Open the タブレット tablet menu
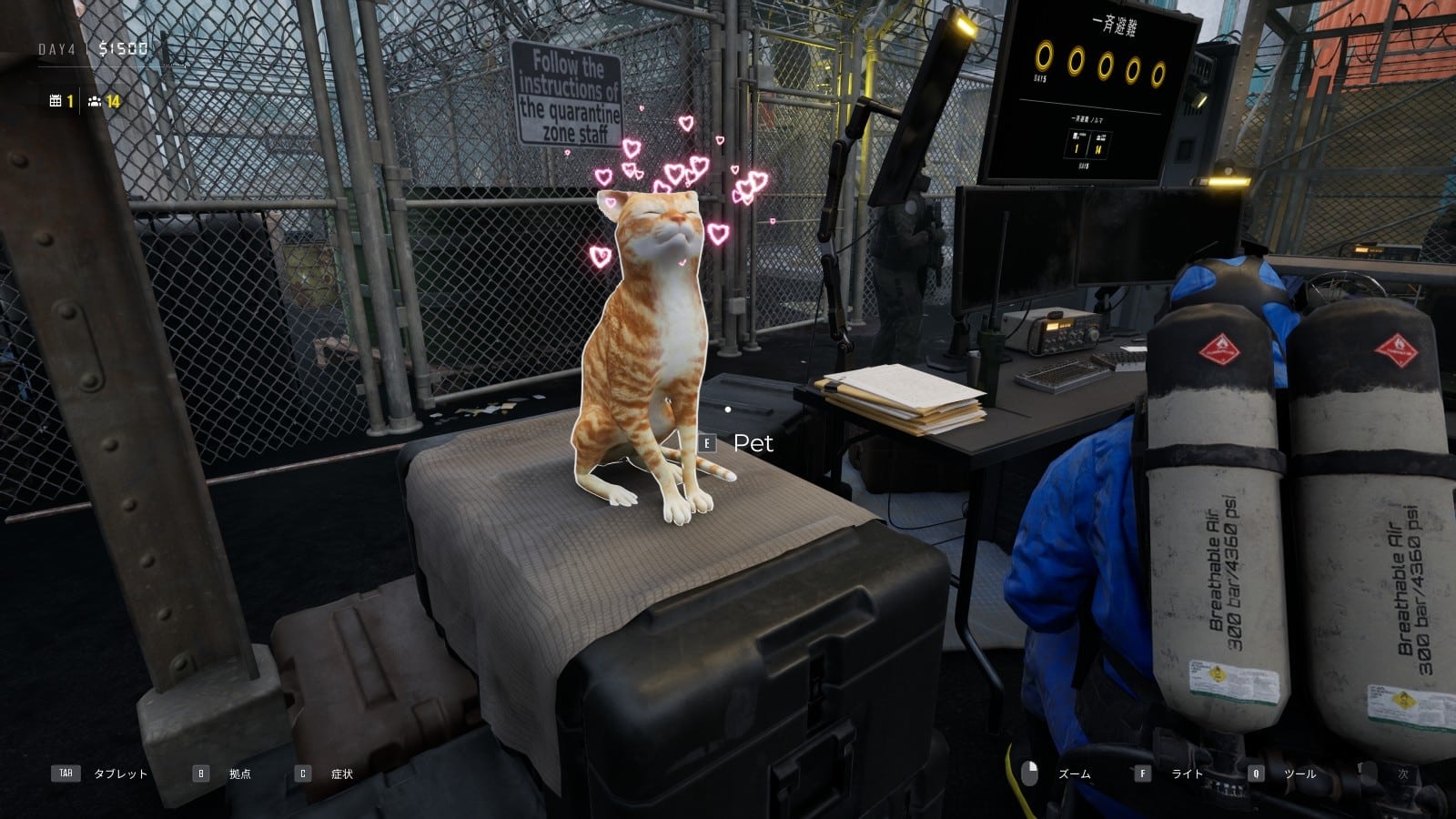This screenshot has width=1456, height=819. coord(118,774)
